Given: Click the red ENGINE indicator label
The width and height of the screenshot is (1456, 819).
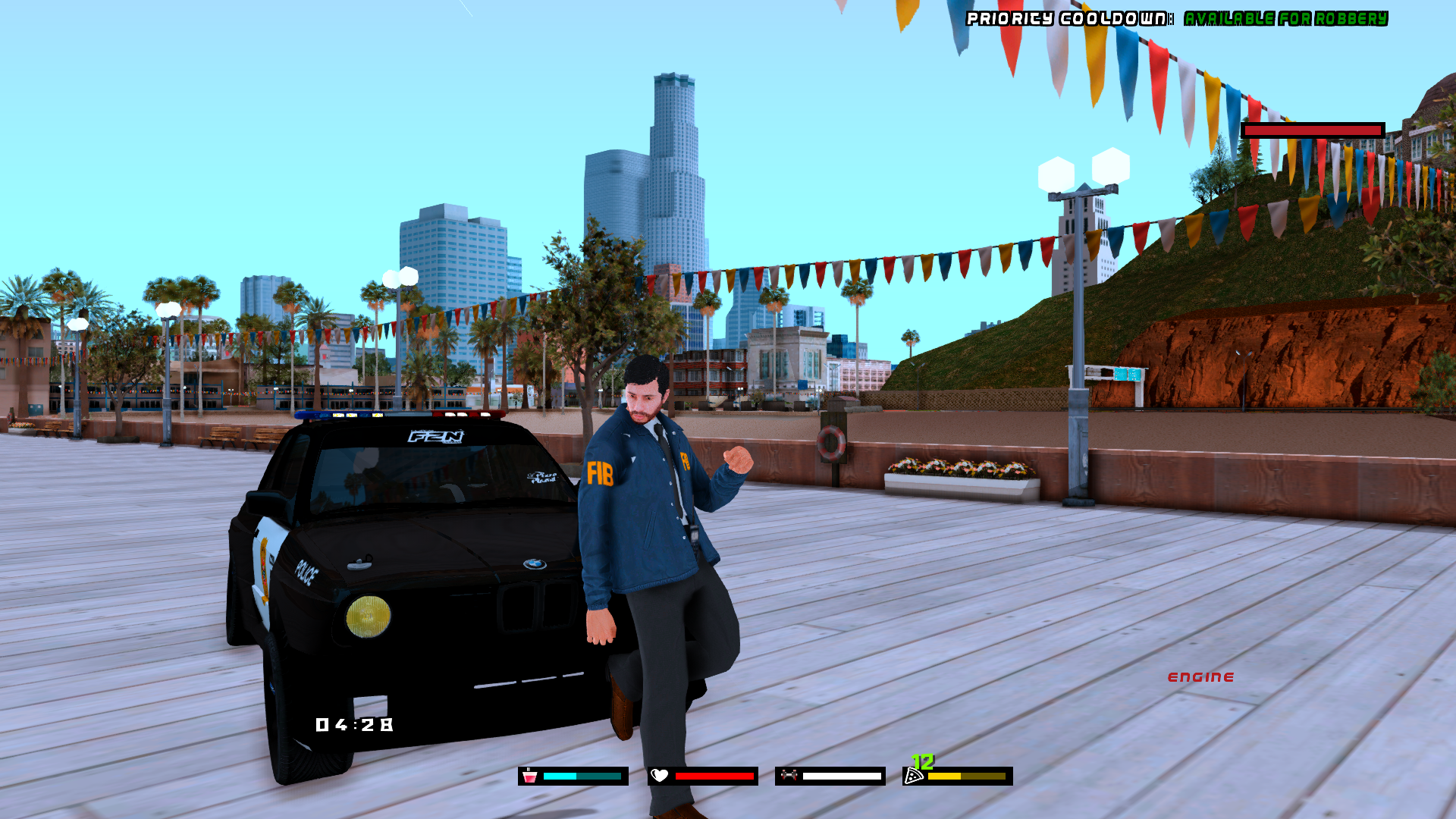Looking at the screenshot, I should click(1200, 677).
